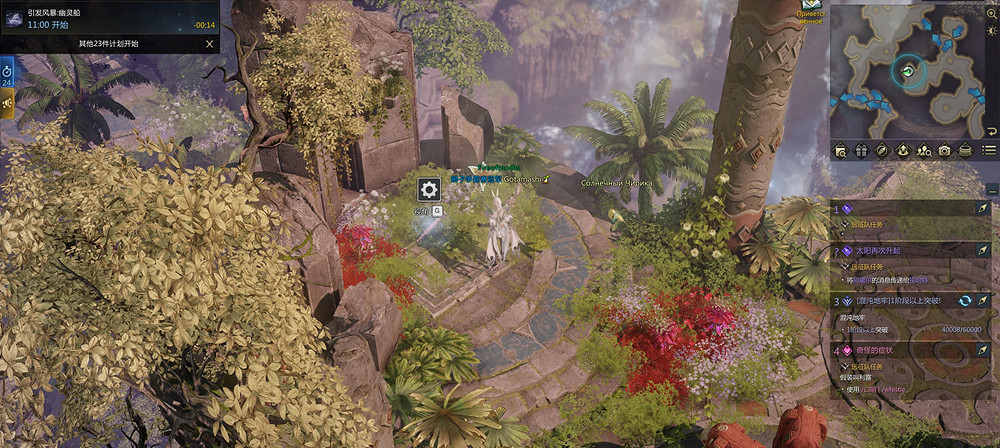
Task: Open the minimap
Action: pos(909,70)
